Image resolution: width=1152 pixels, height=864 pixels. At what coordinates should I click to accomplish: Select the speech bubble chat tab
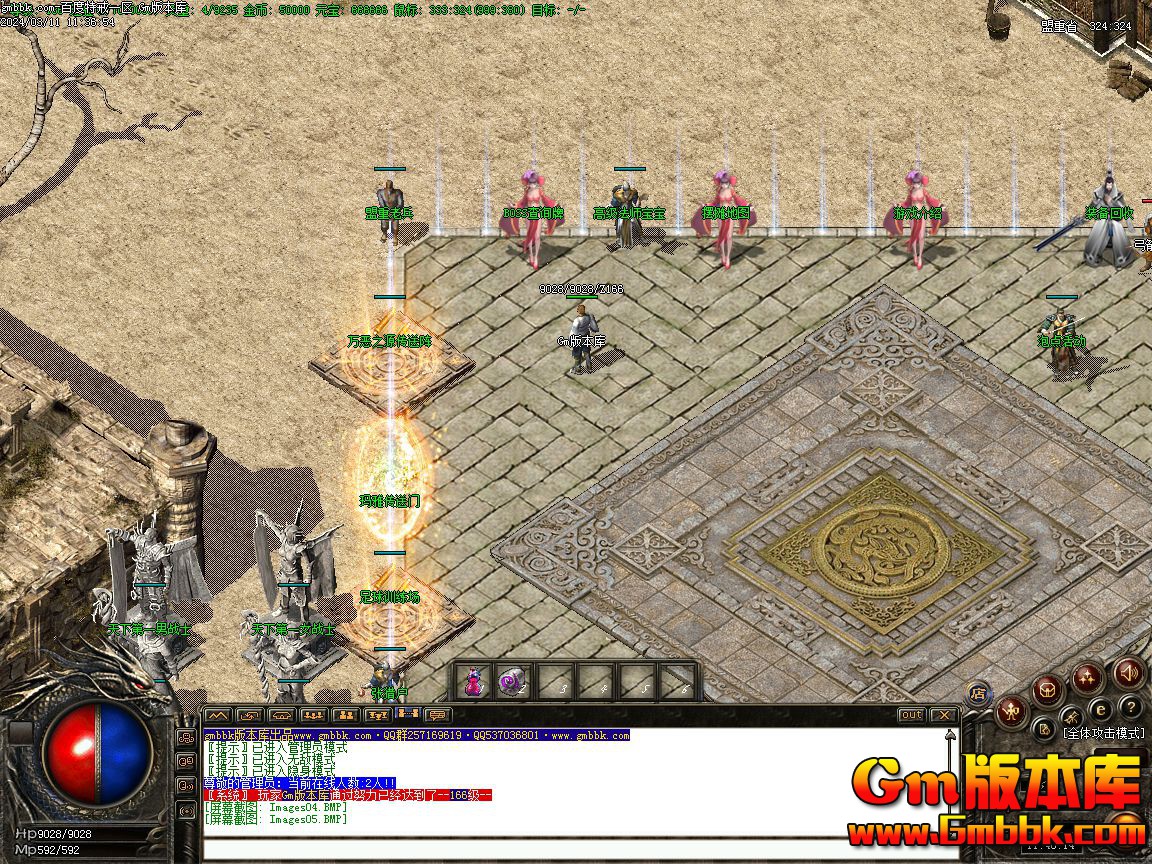click(x=436, y=715)
